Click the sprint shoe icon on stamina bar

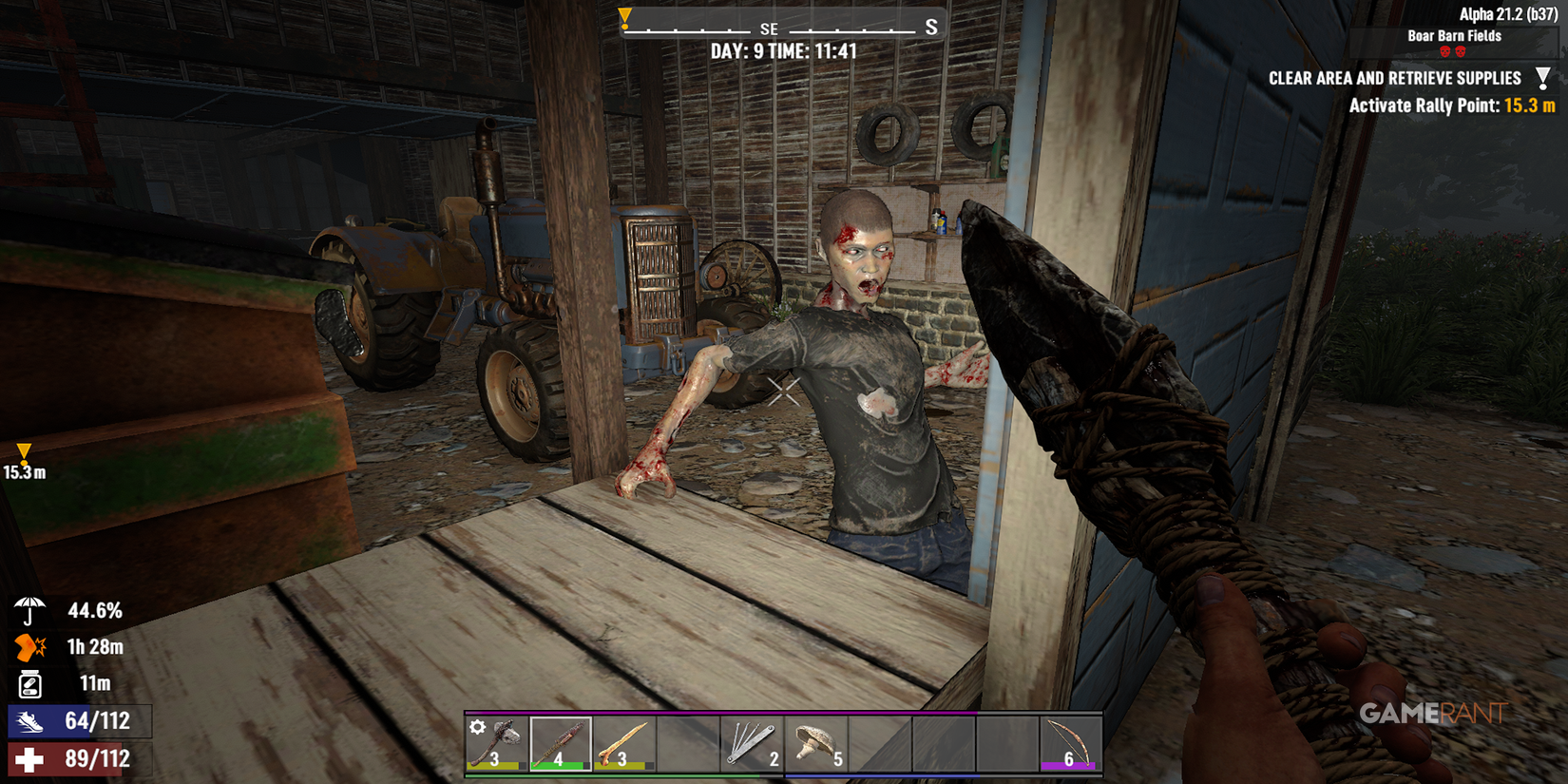tap(29, 721)
